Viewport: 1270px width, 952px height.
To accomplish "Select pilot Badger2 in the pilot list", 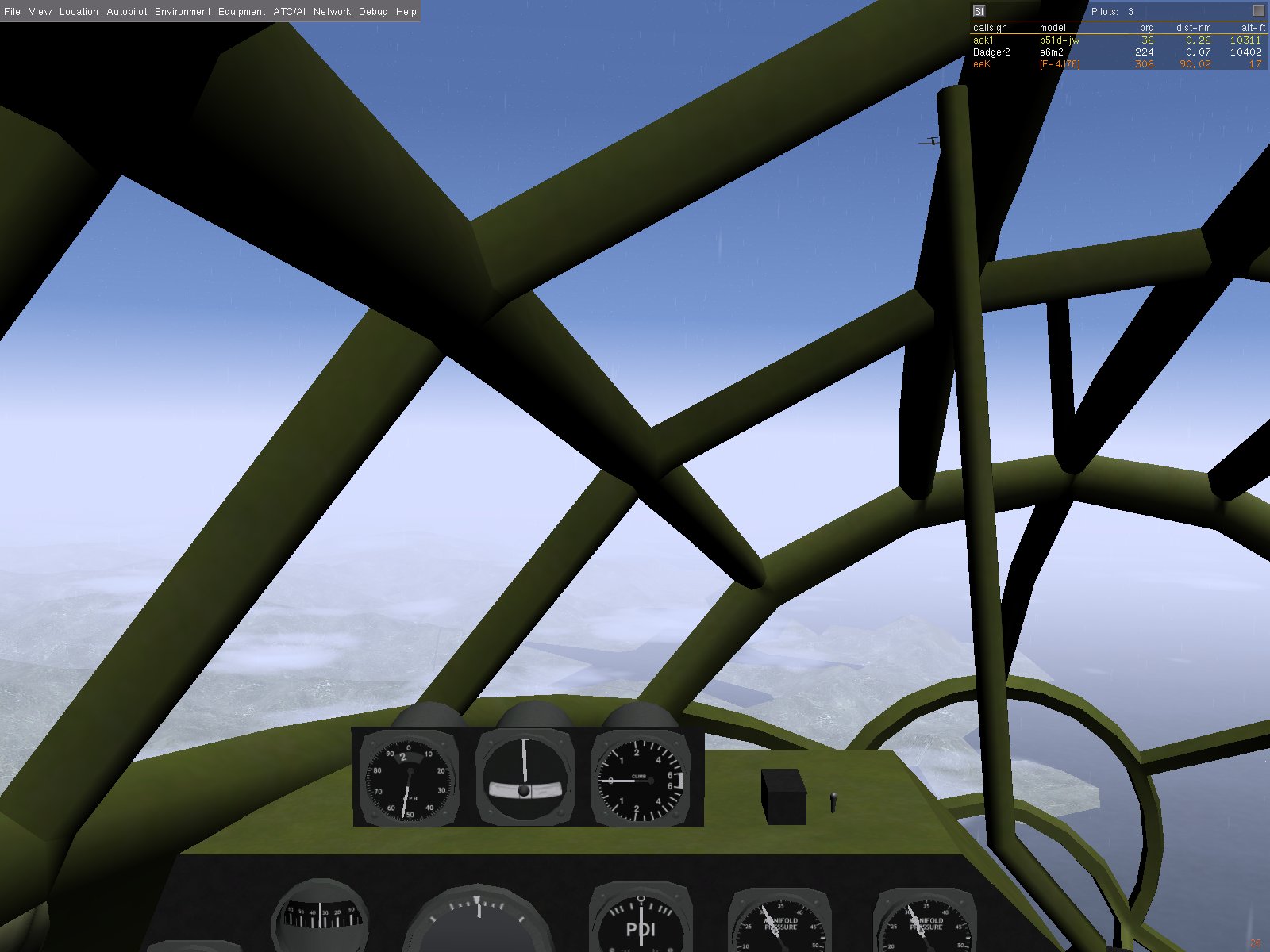I will click(991, 52).
